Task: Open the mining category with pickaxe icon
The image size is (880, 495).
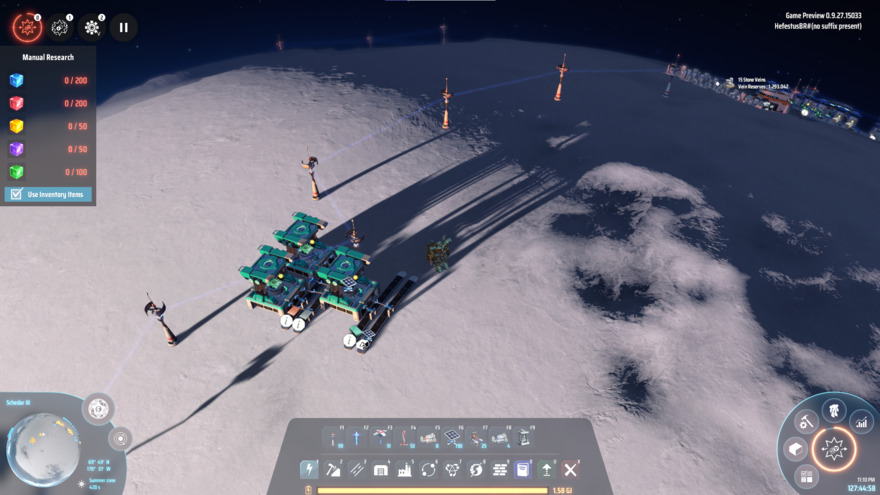Action: pos(333,469)
